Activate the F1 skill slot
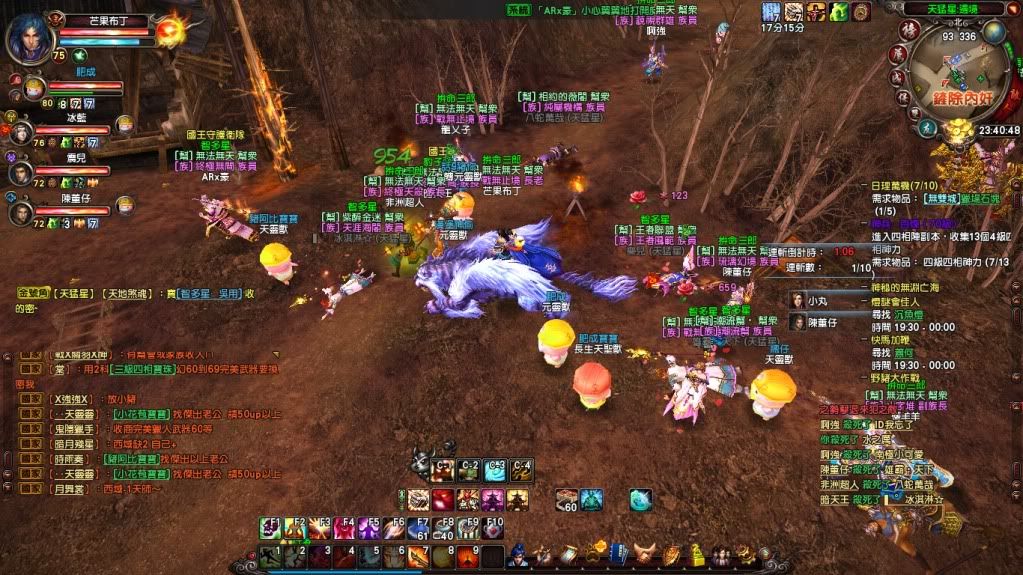The height and width of the screenshot is (575, 1023). (270, 527)
